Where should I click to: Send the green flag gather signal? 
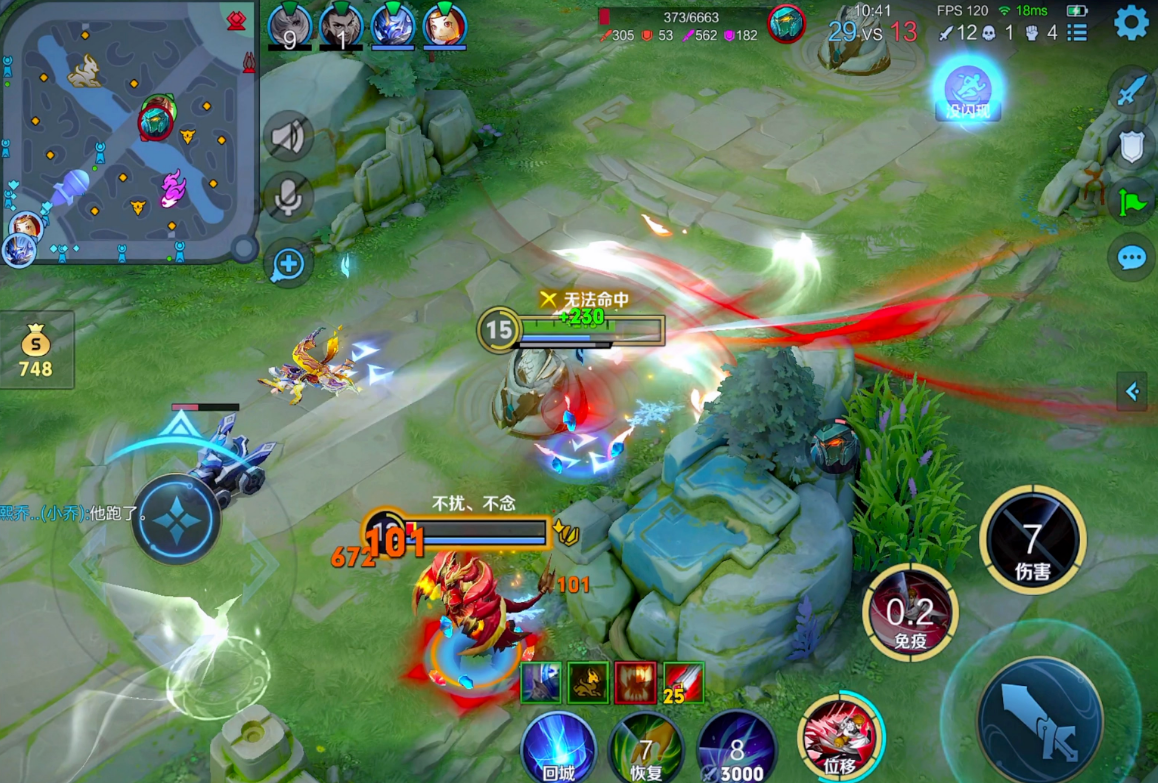point(1131,202)
